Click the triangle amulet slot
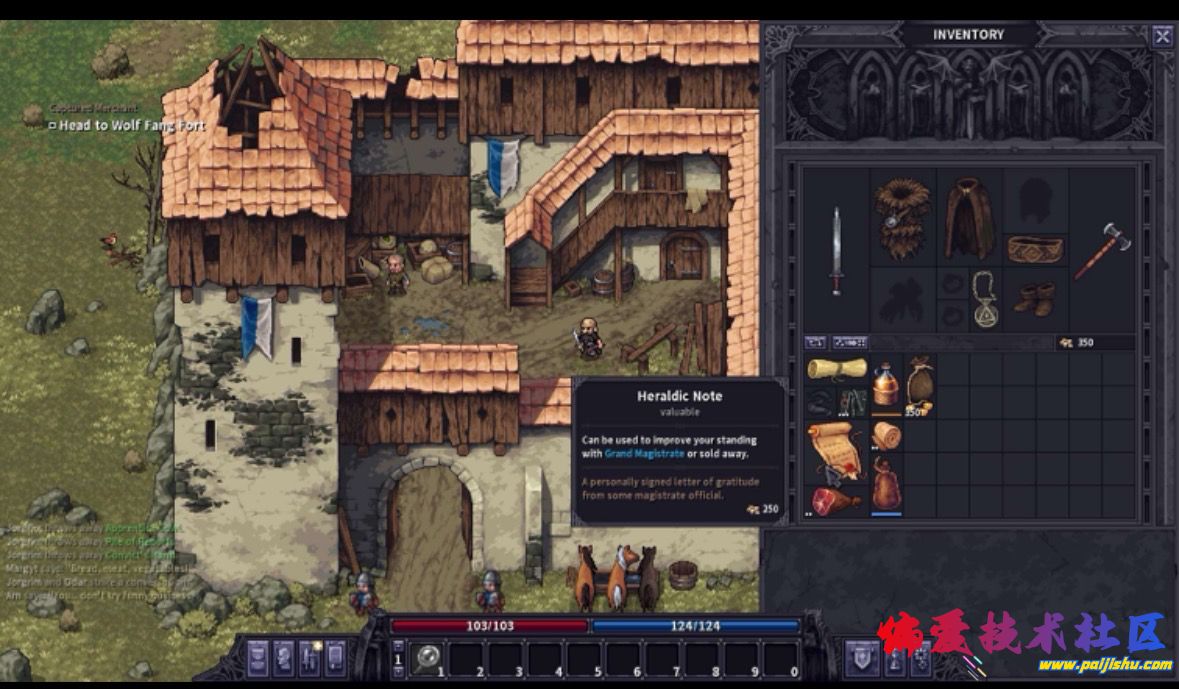This screenshot has height=689, width=1179. click(984, 298)
